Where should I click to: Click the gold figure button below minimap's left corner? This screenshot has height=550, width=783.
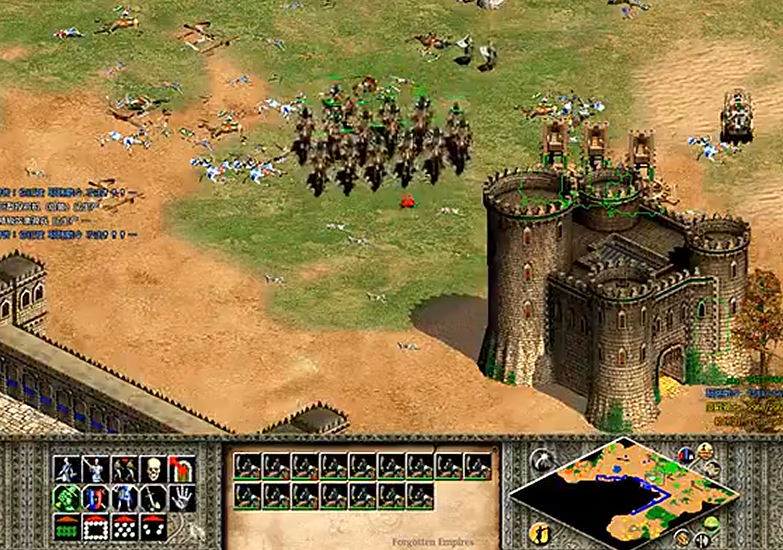point(541,531)
